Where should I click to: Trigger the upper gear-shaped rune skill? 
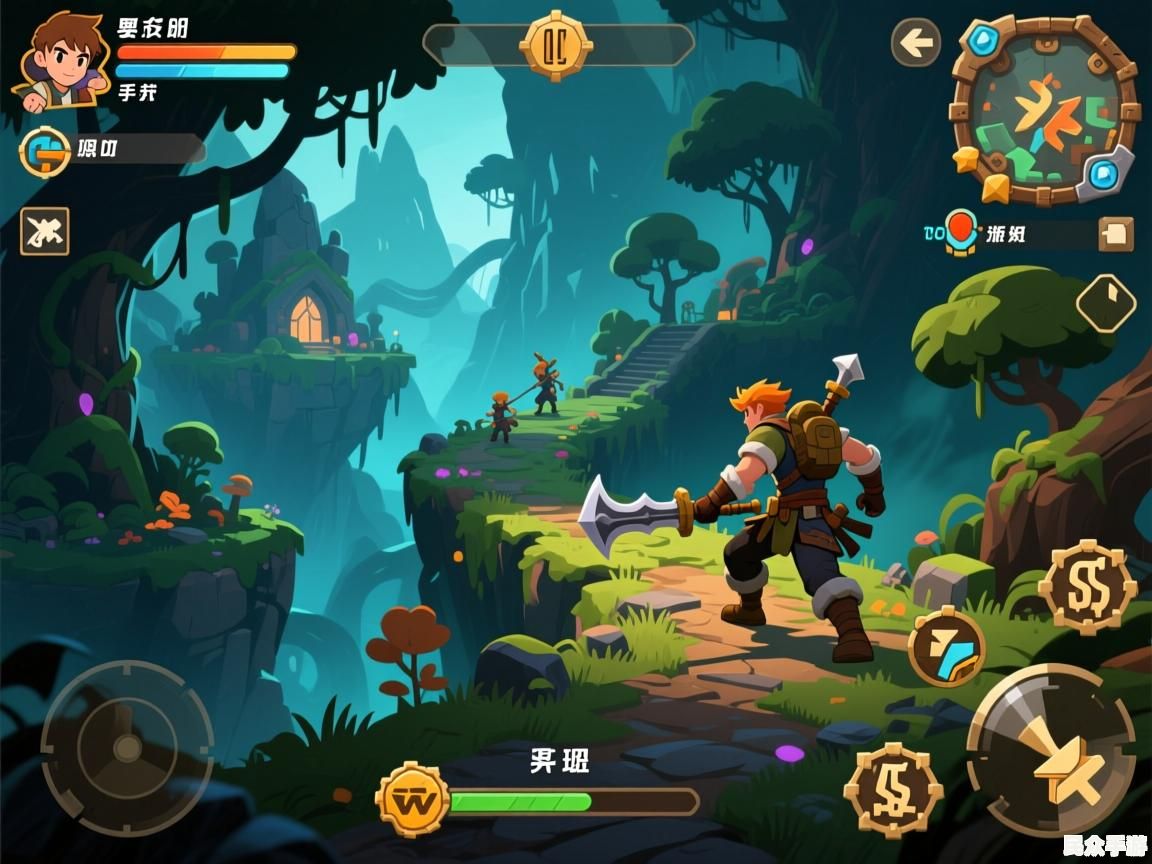(x=1087, y=587)
